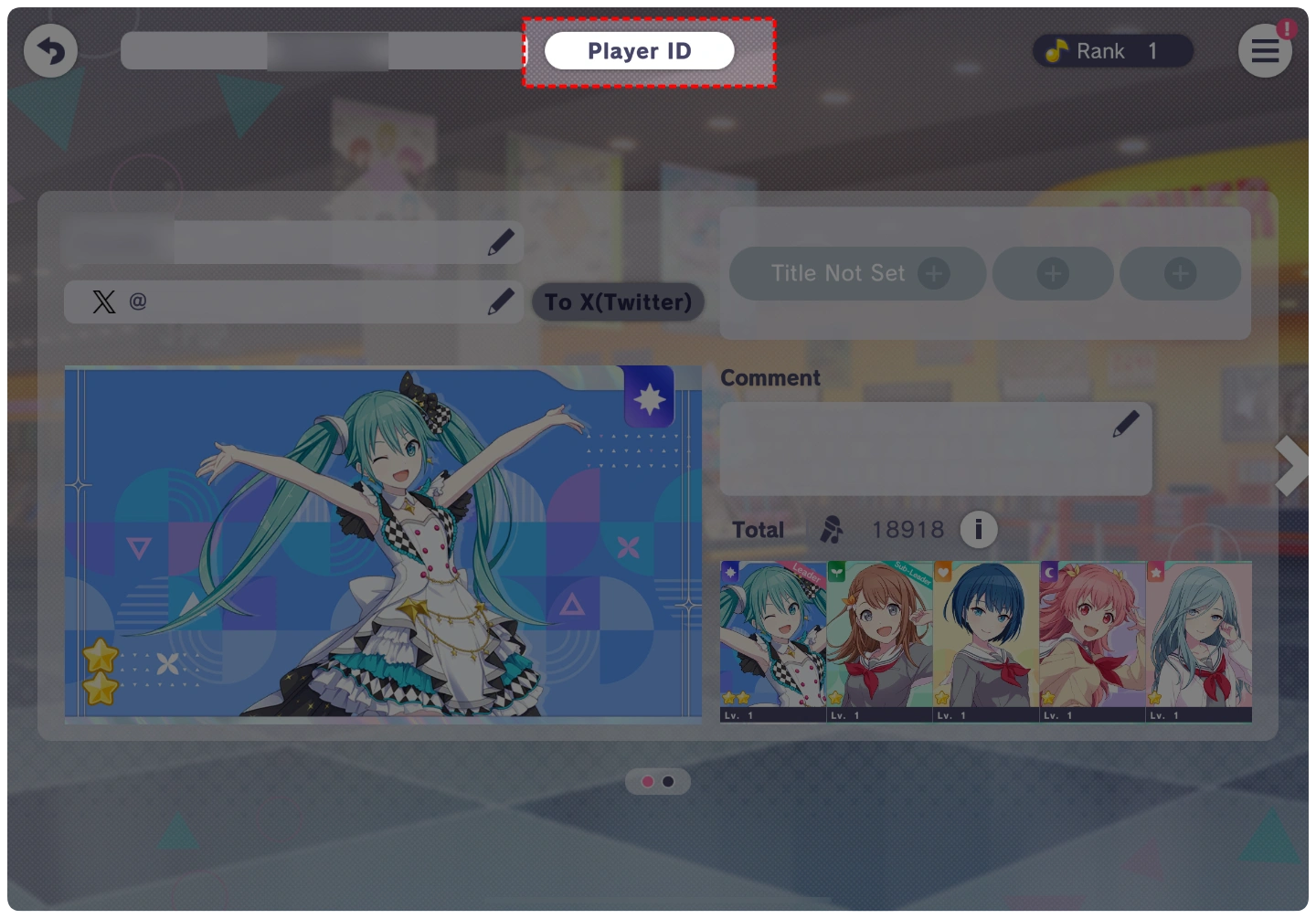Open the To X(Twitter) link
1316x919 pixels.
click(618, 302)
